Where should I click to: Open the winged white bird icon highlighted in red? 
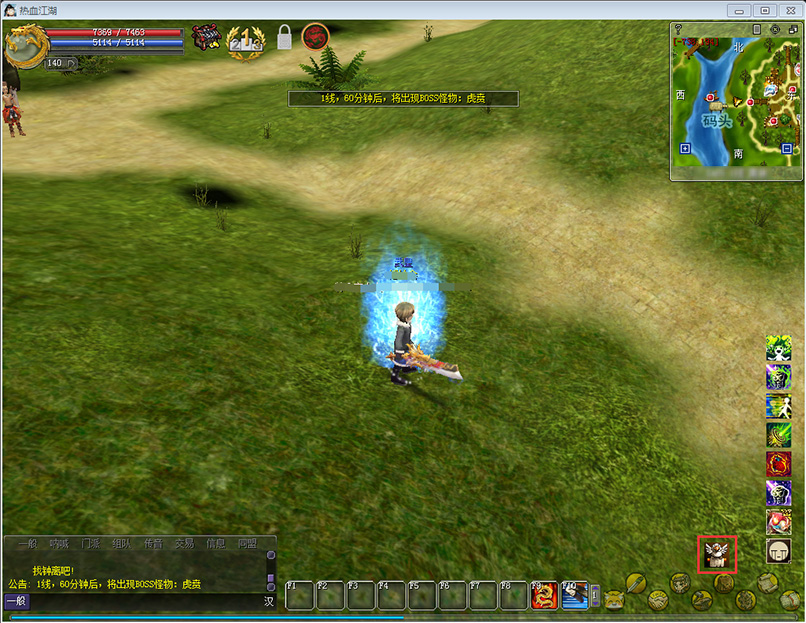point(716,553)
